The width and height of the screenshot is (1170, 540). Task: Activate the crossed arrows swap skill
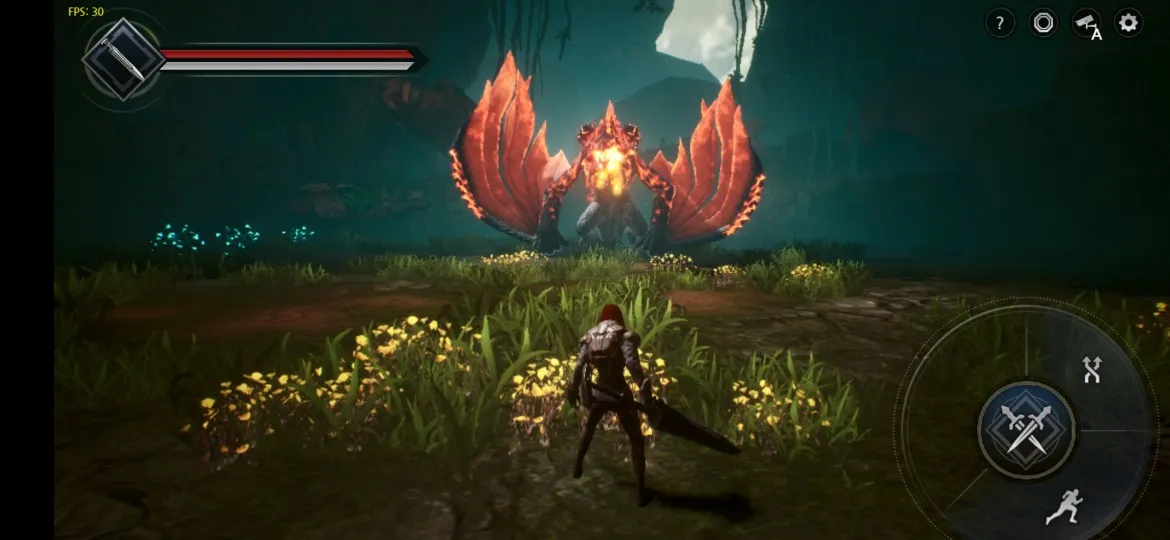(1092, 370)
